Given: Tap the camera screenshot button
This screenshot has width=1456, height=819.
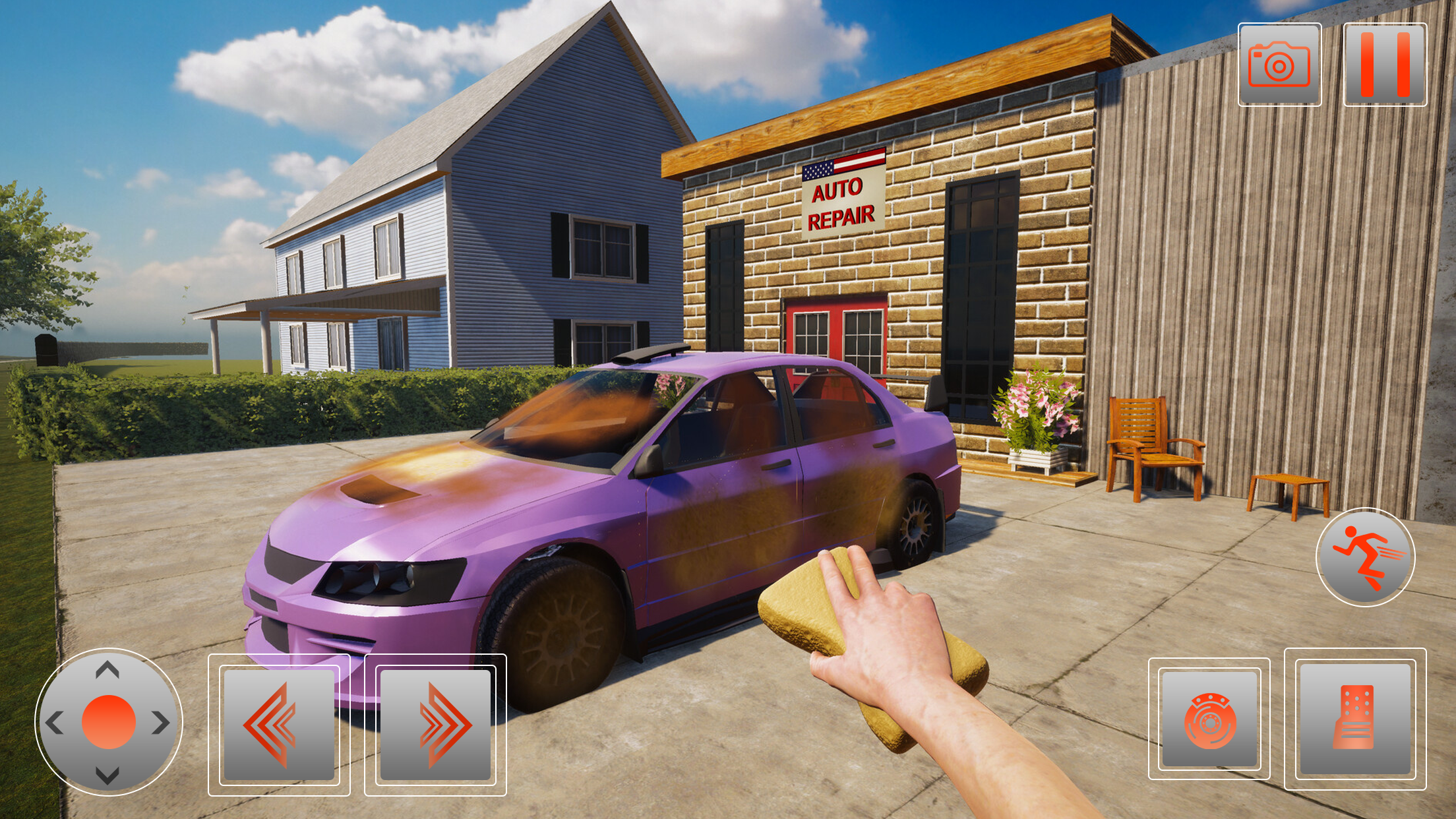Looking at the screenshot, I should click(1279, 65).
